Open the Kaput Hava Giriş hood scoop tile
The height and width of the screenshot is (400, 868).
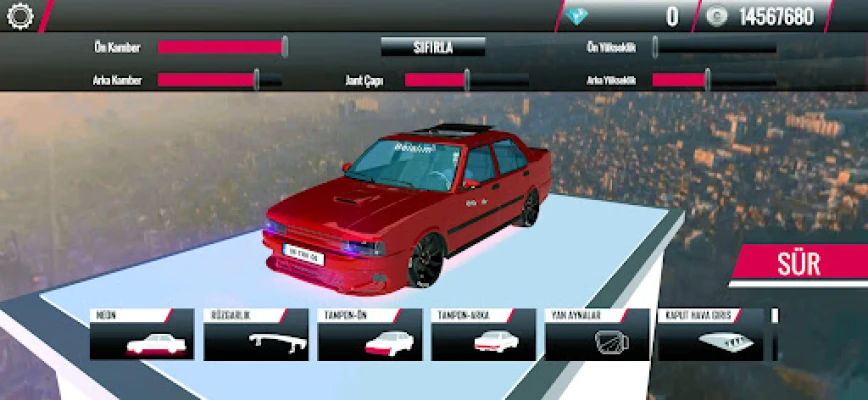pos(710,335)
